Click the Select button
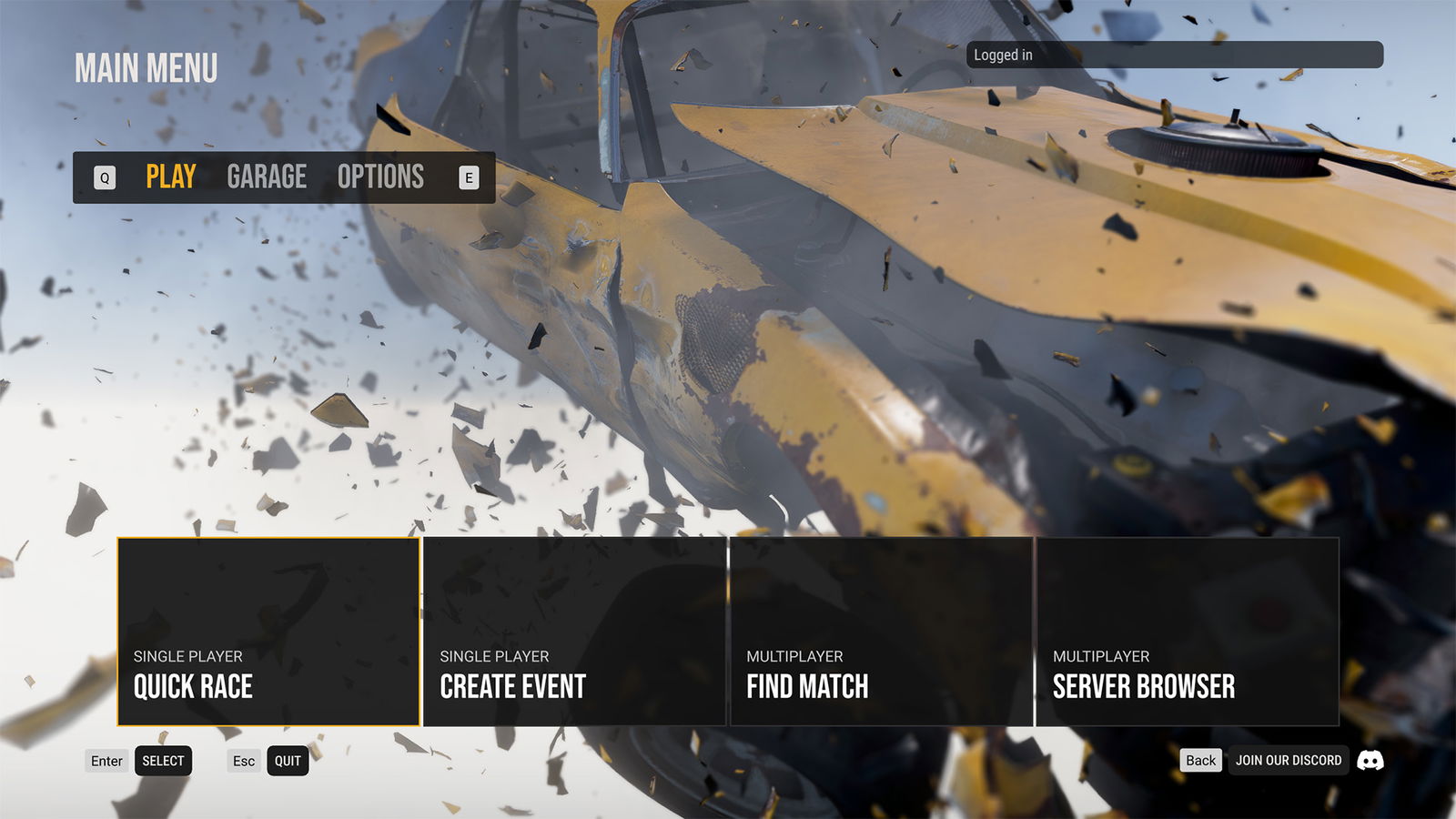1456x819 pixels. [163, 761]
